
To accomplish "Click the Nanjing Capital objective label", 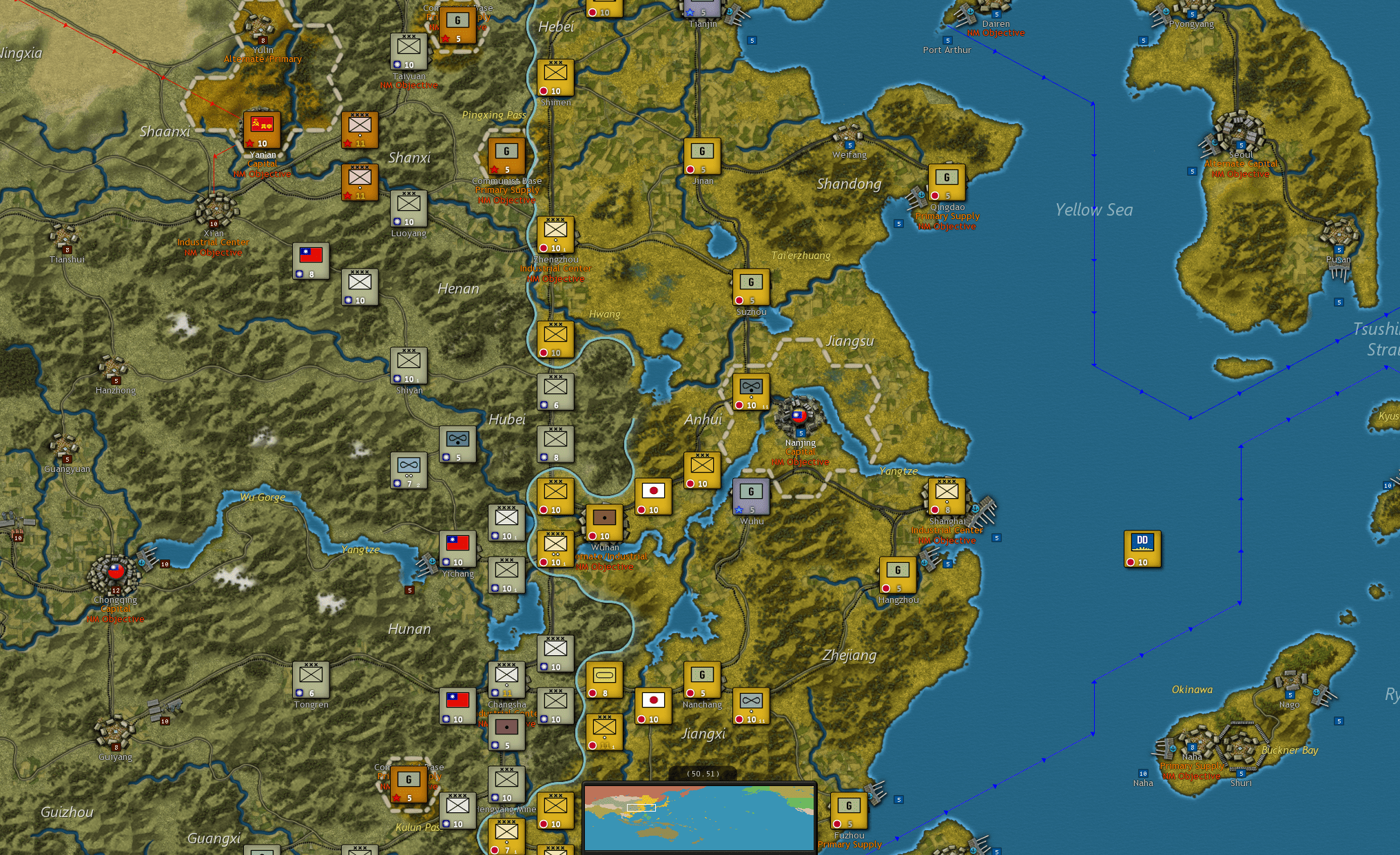I will click(x=800, y=453).
